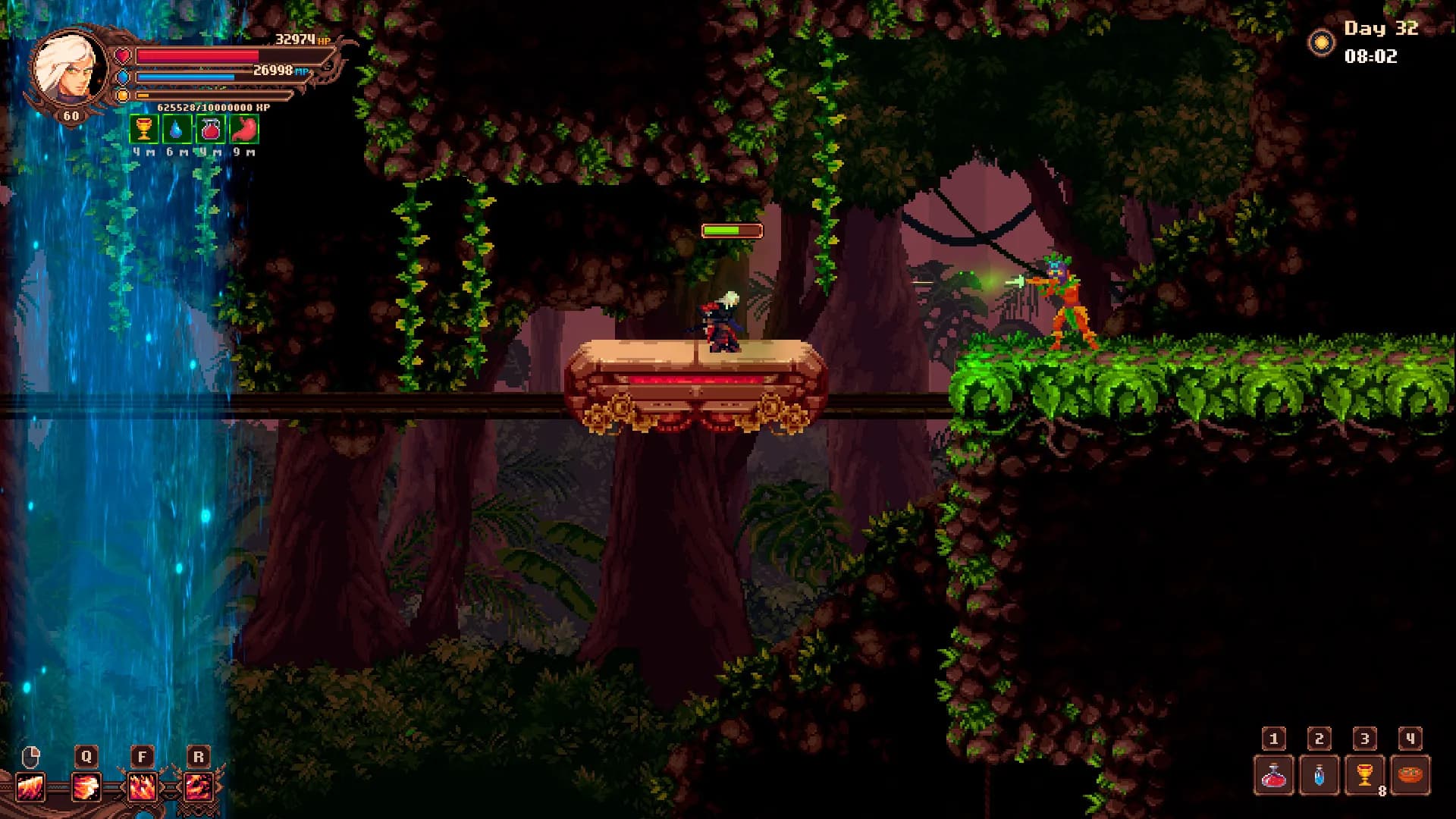The image size is (1456, 819).
Task: Use the red health potion in slot 1
Action: click(x=1274, y=775)
